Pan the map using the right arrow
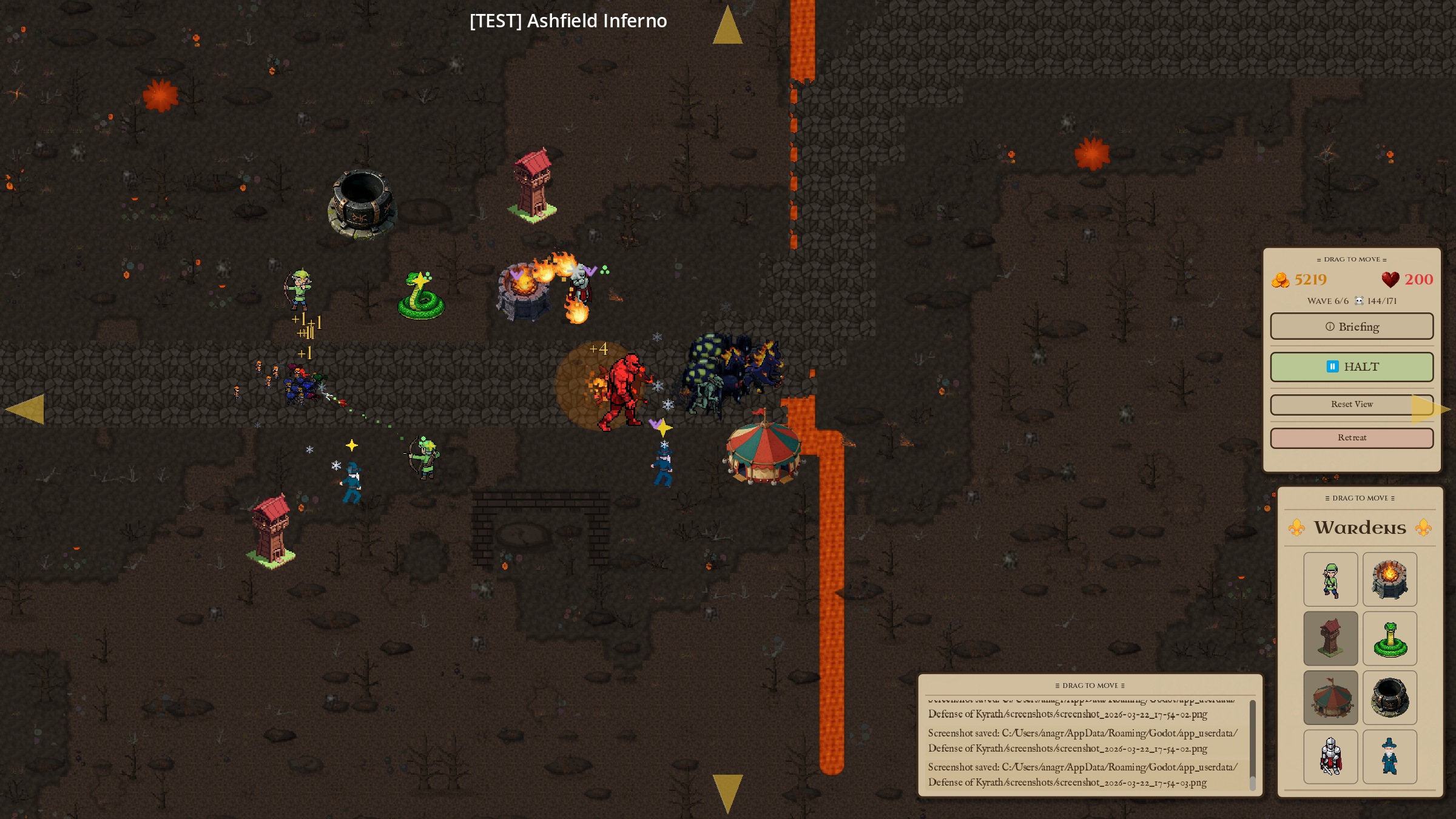This screenshot has height=819, width=1456. (1429, 409)
